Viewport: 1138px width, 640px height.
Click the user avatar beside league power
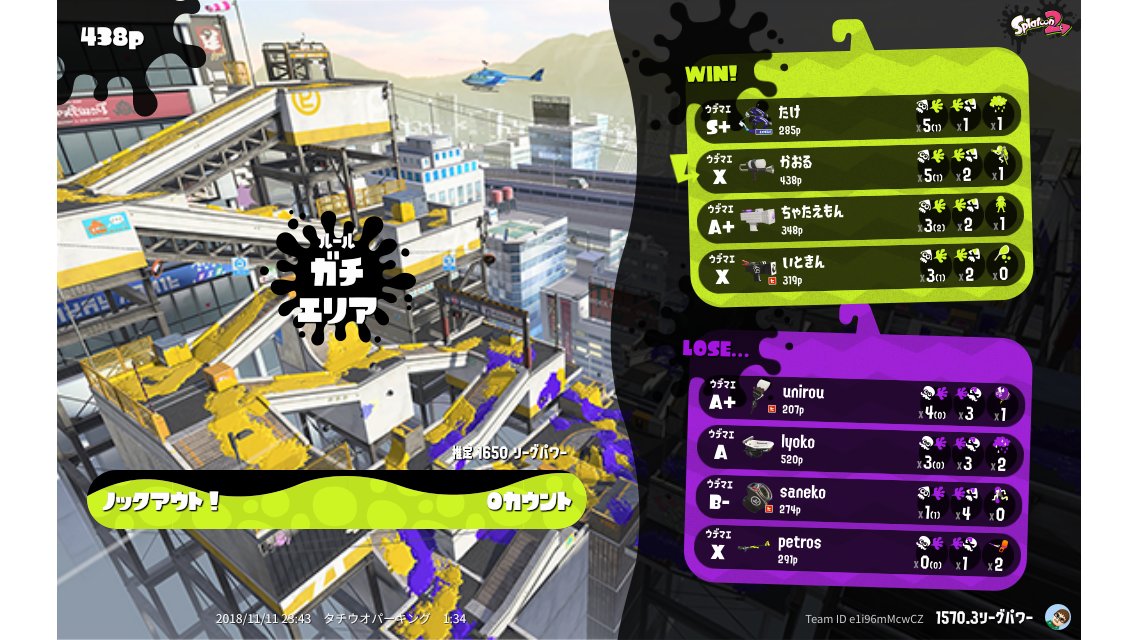point(1057,617)
